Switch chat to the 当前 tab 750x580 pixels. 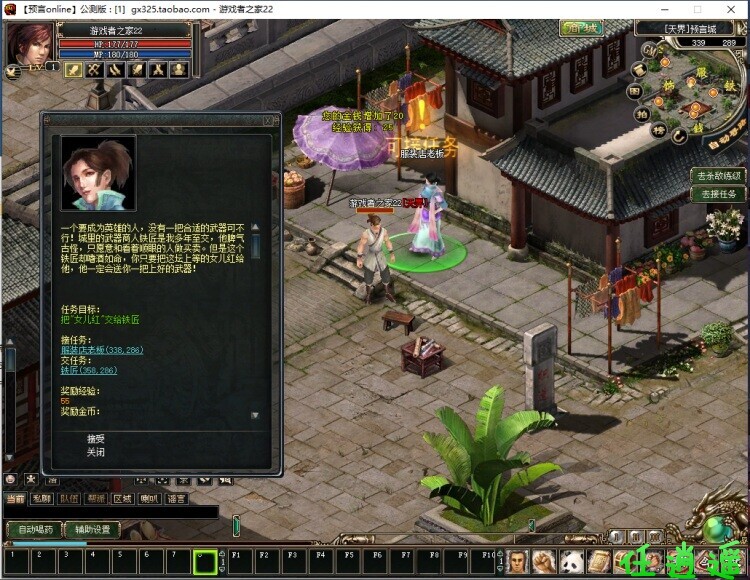click(15, 498)
